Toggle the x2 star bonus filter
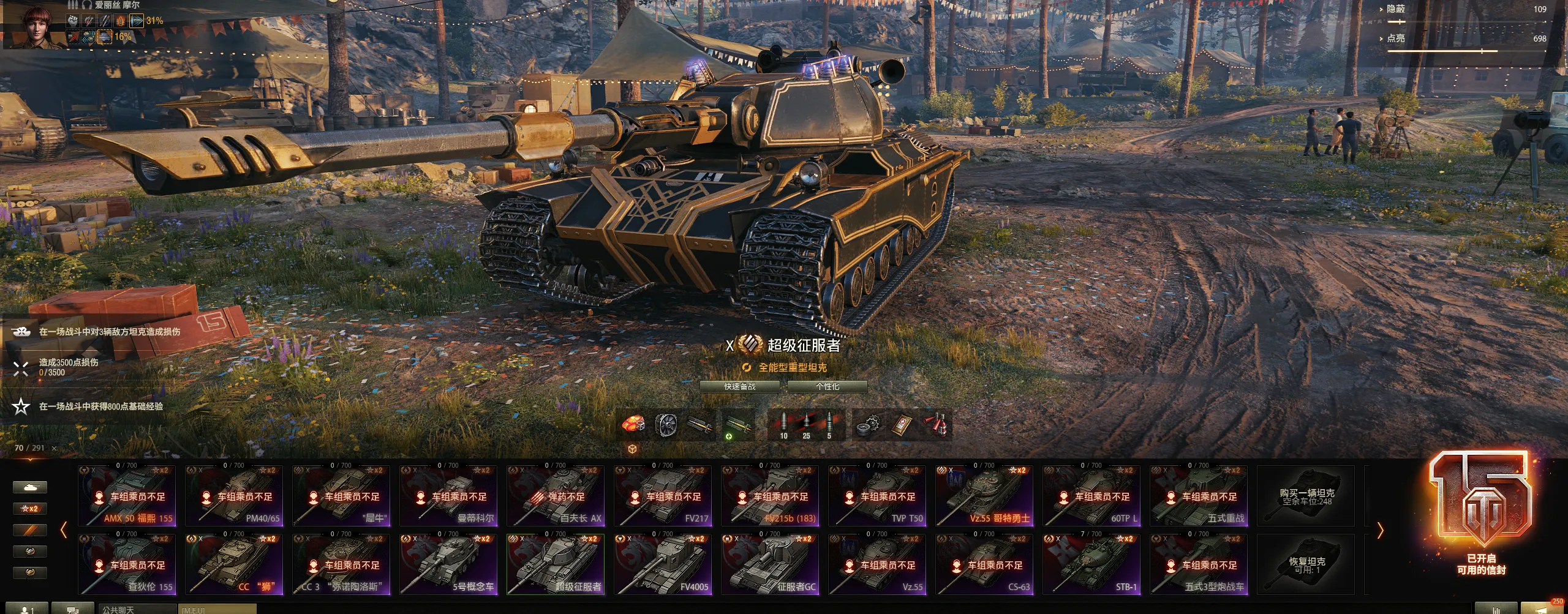1568x614 pixels. [x=29, y=509]
